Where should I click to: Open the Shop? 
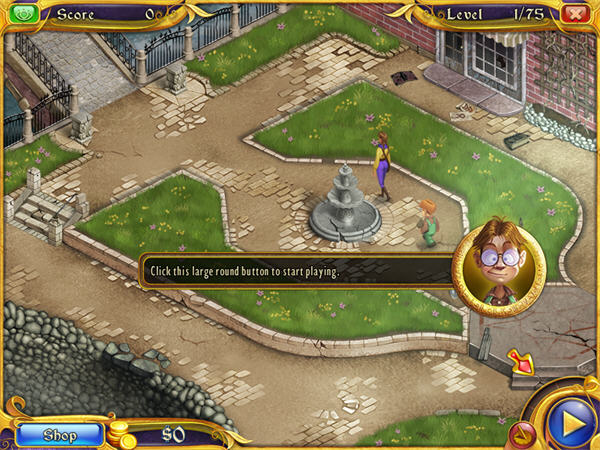click(x=59, y=435)
